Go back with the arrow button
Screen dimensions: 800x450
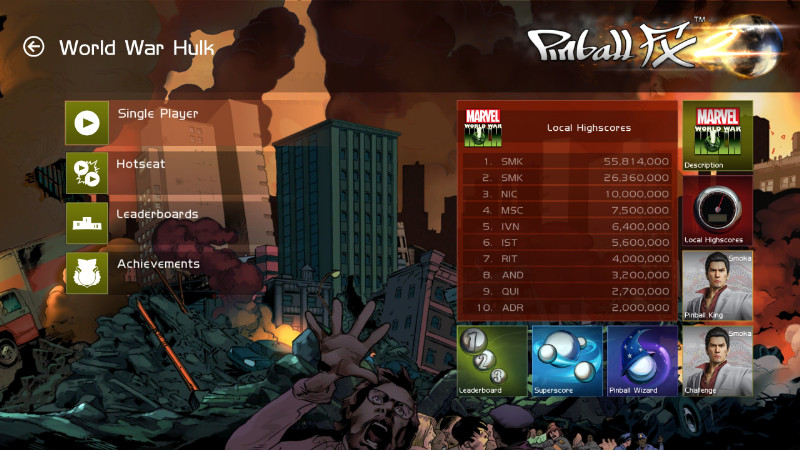(x=34, y=47)
